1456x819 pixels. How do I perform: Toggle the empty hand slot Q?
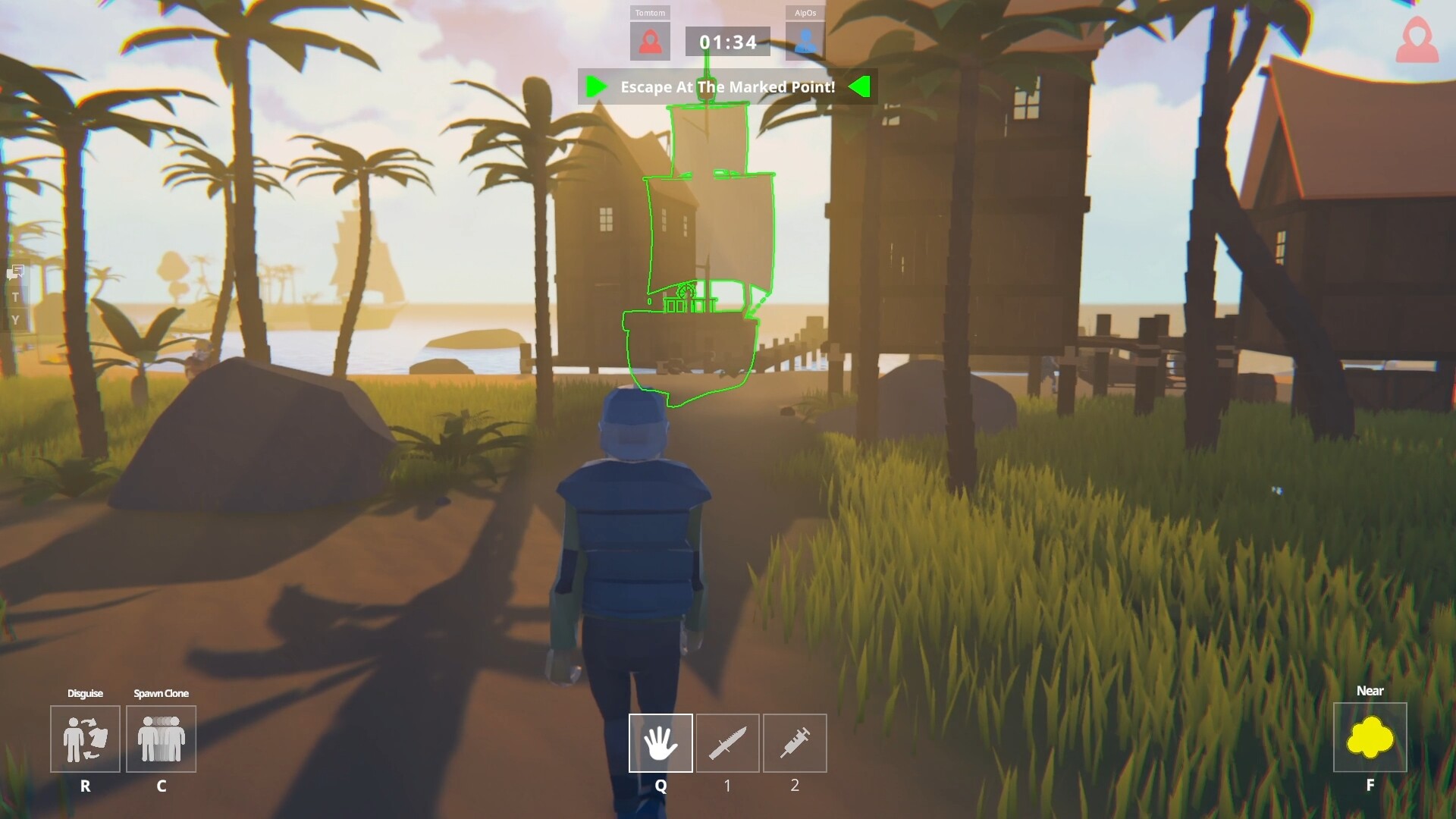(660, 743)
